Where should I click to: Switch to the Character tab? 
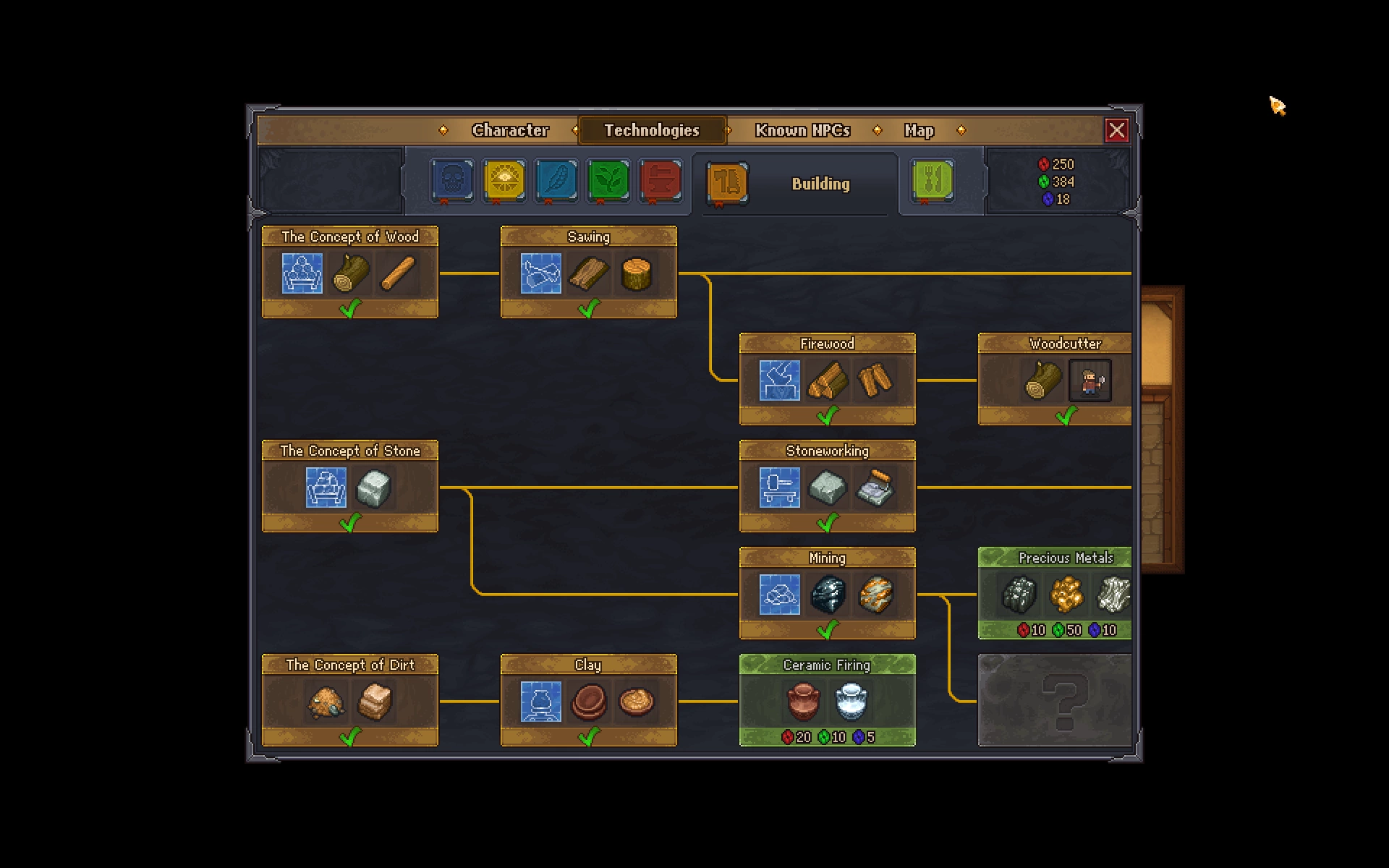pos(510,130)
